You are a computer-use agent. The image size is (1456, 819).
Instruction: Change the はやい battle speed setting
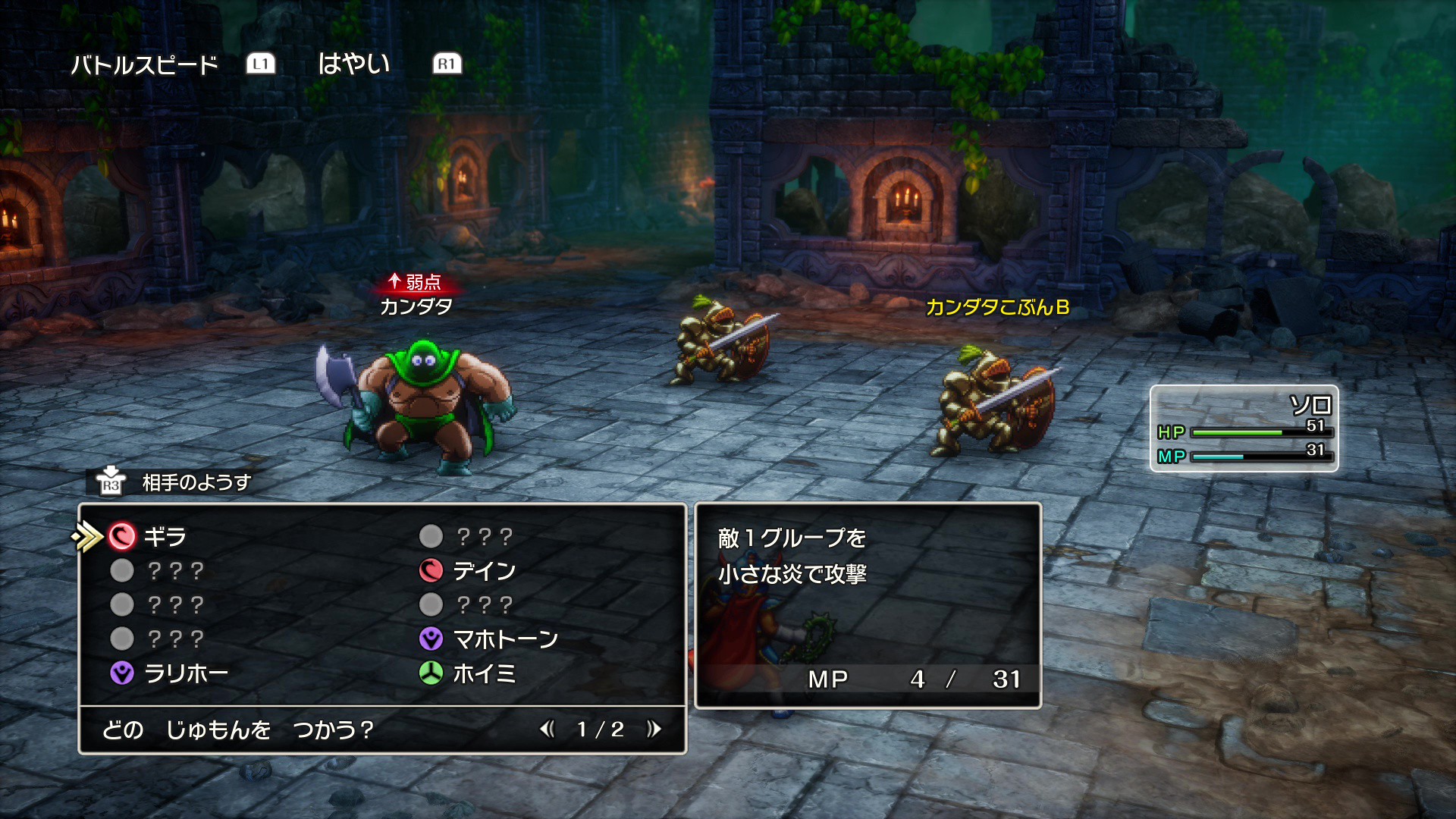pos(353,64)
